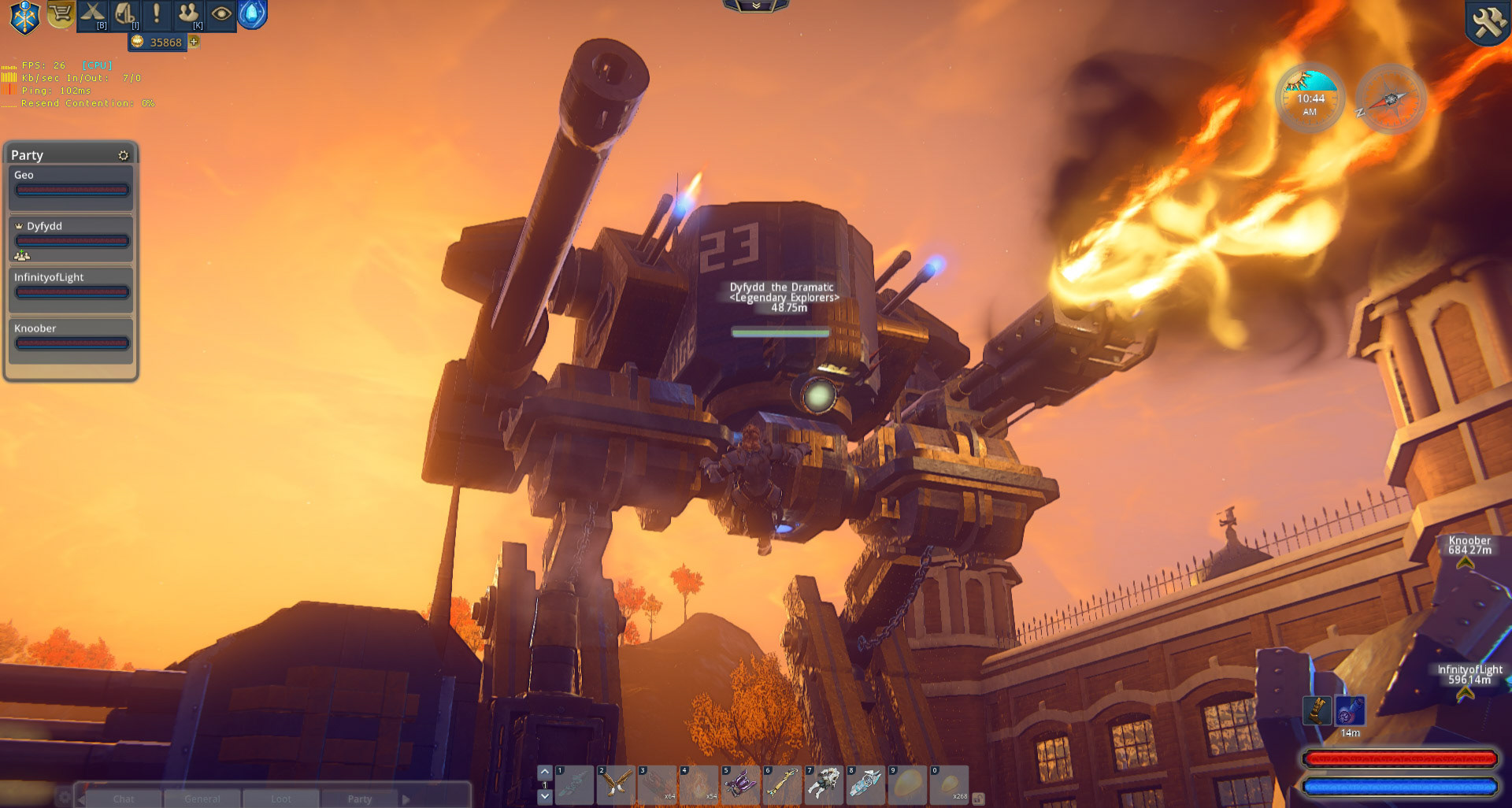The height and width of the screenshot is (808, 1512).
Task: Select the golden staff in slot 6
Action: (x=781, y=784)
